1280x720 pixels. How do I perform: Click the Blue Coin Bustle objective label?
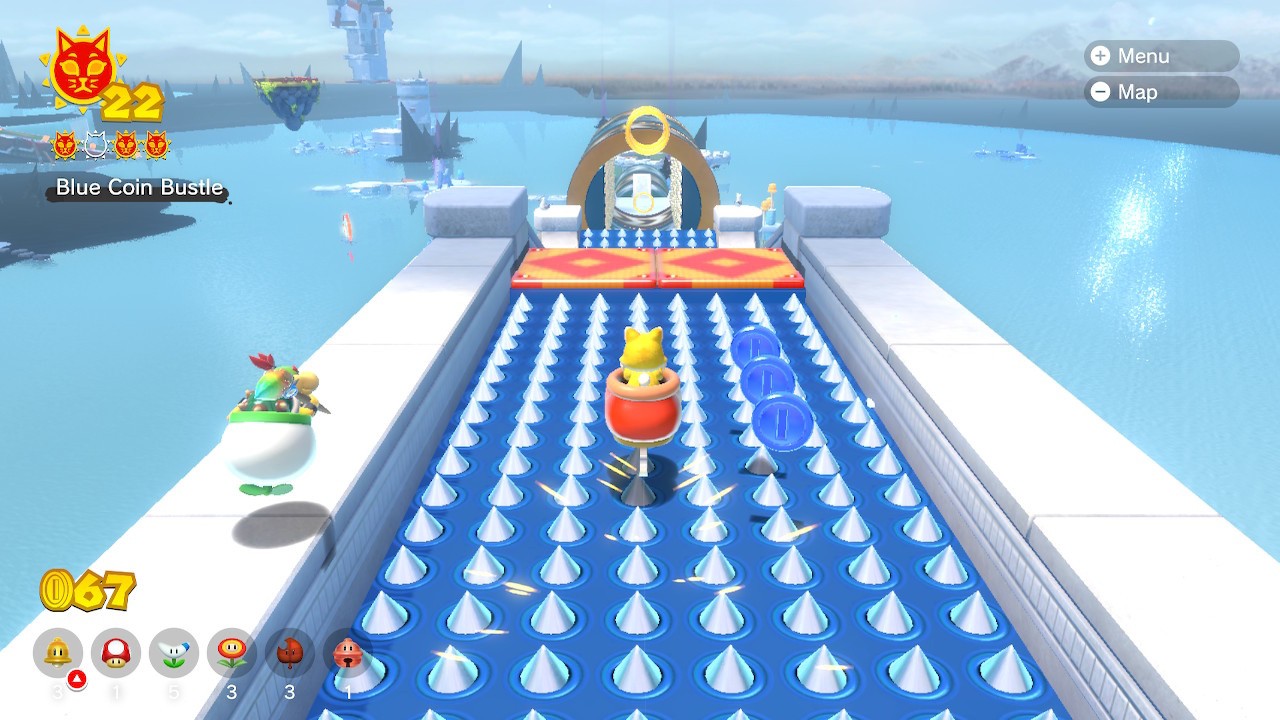[139, 188]
